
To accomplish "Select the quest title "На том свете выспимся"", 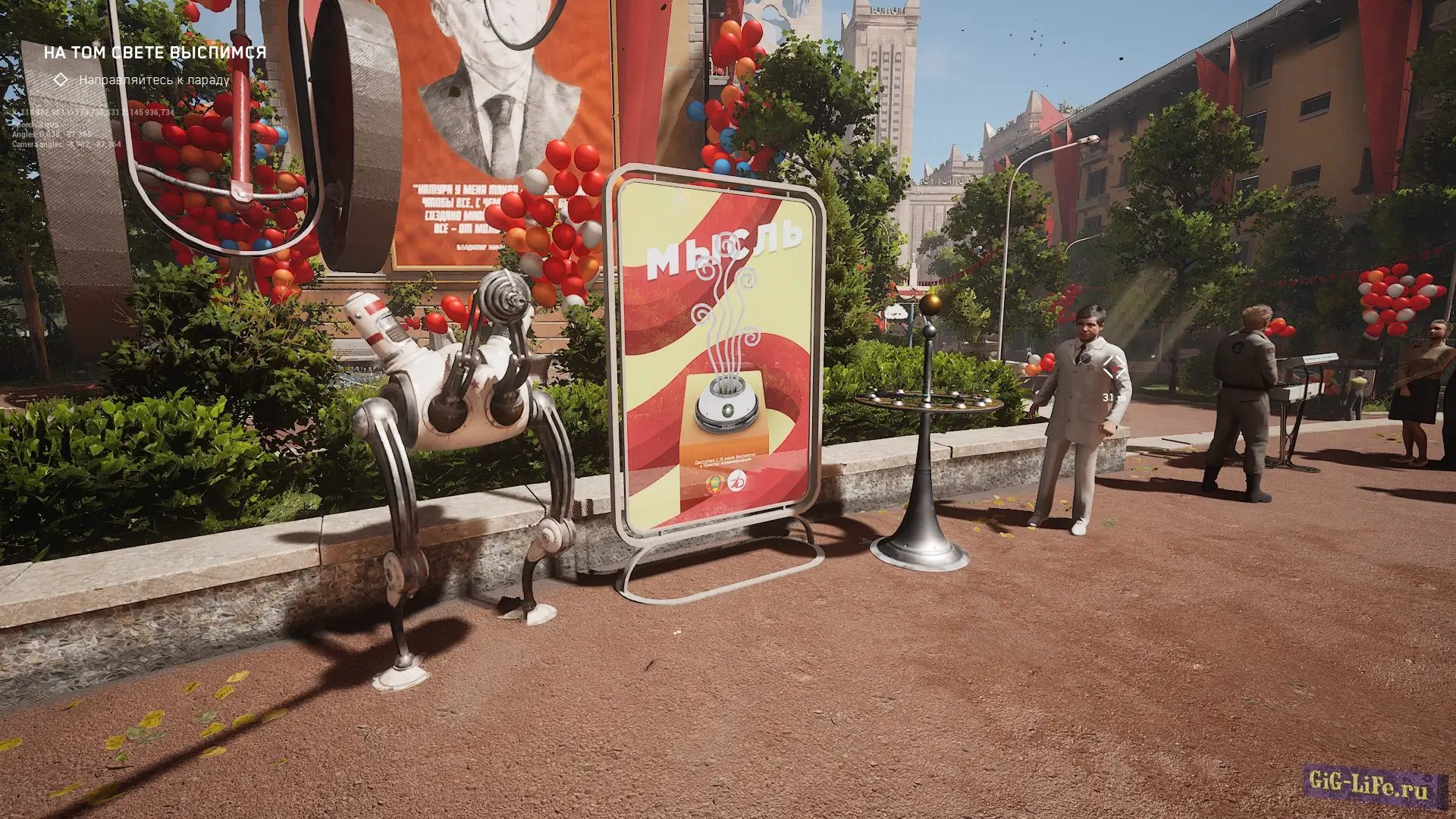I will click(x=155, y=52).
